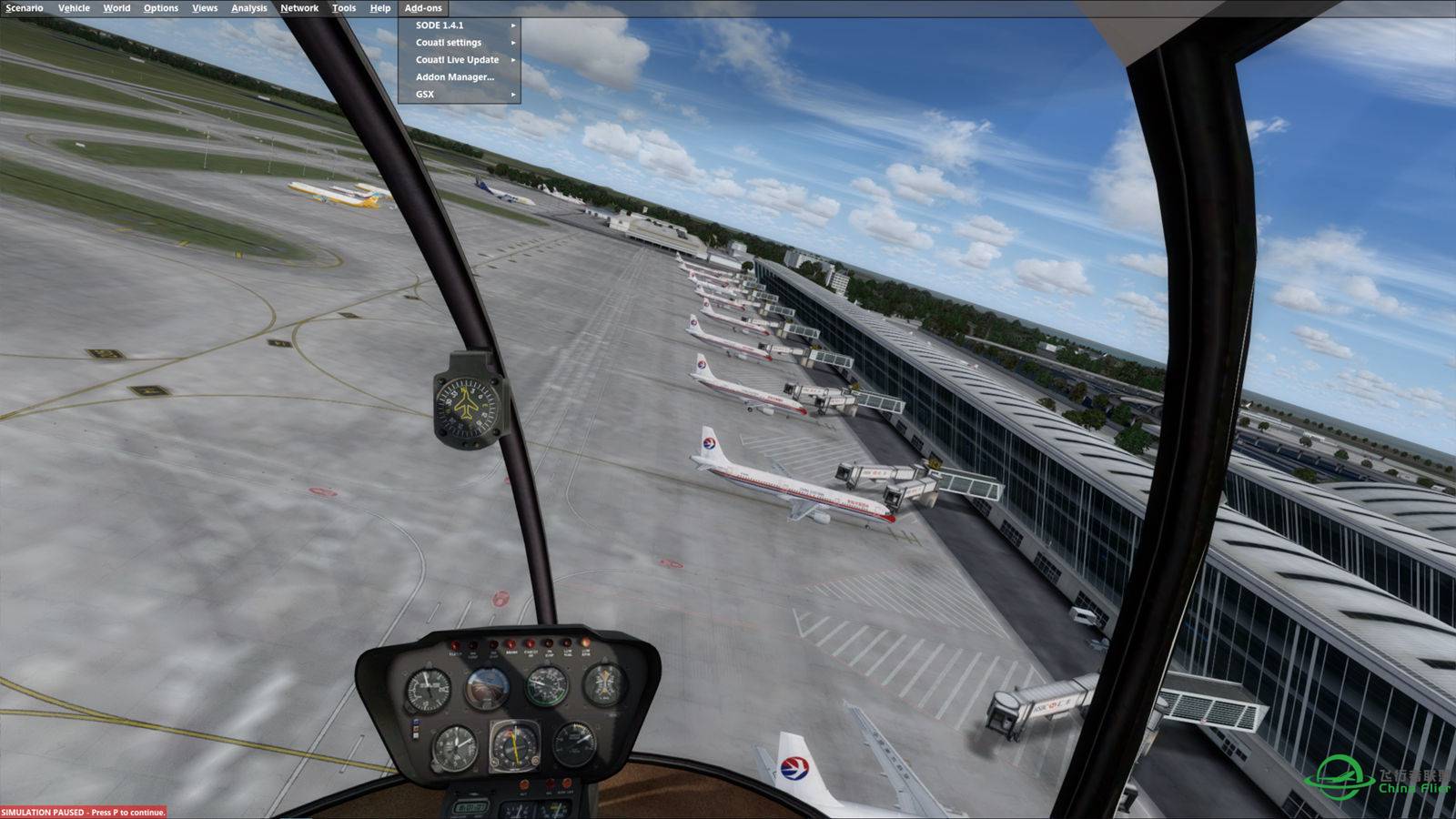Viewport: 1456px width, 819px height.
Task: Open the Help menu
Action: (x=379, y=8)
